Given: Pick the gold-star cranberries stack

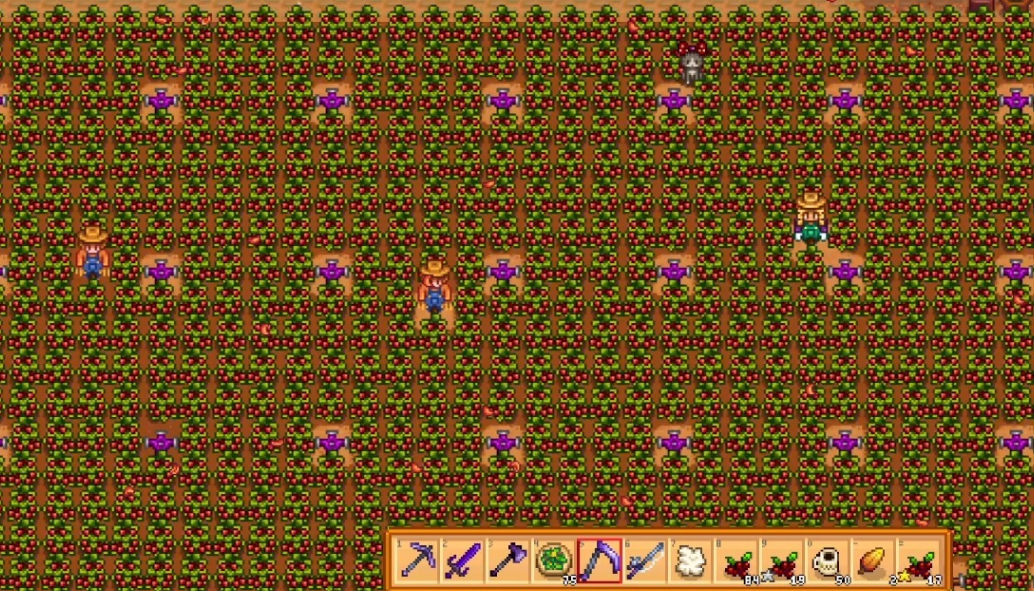Looking at the screenshot, I should tap(920, 560).
